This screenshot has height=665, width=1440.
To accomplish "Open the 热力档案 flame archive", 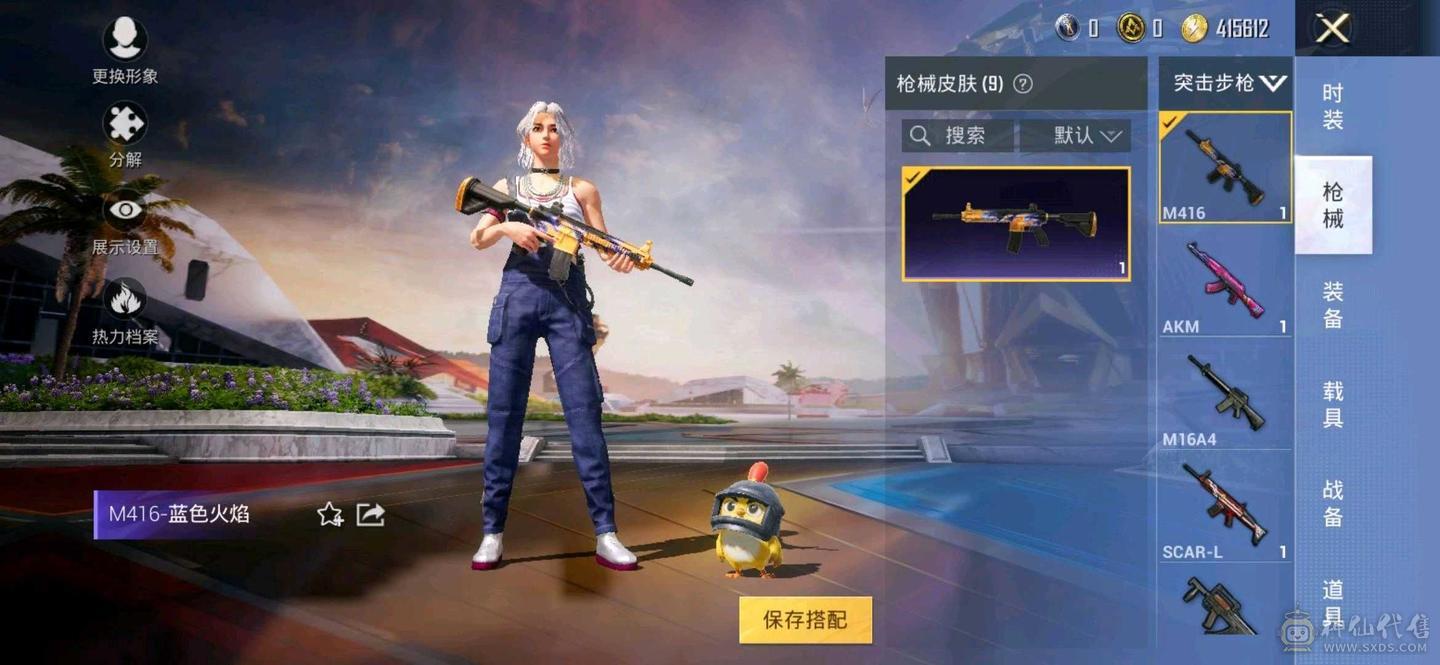I will [125, 309].
